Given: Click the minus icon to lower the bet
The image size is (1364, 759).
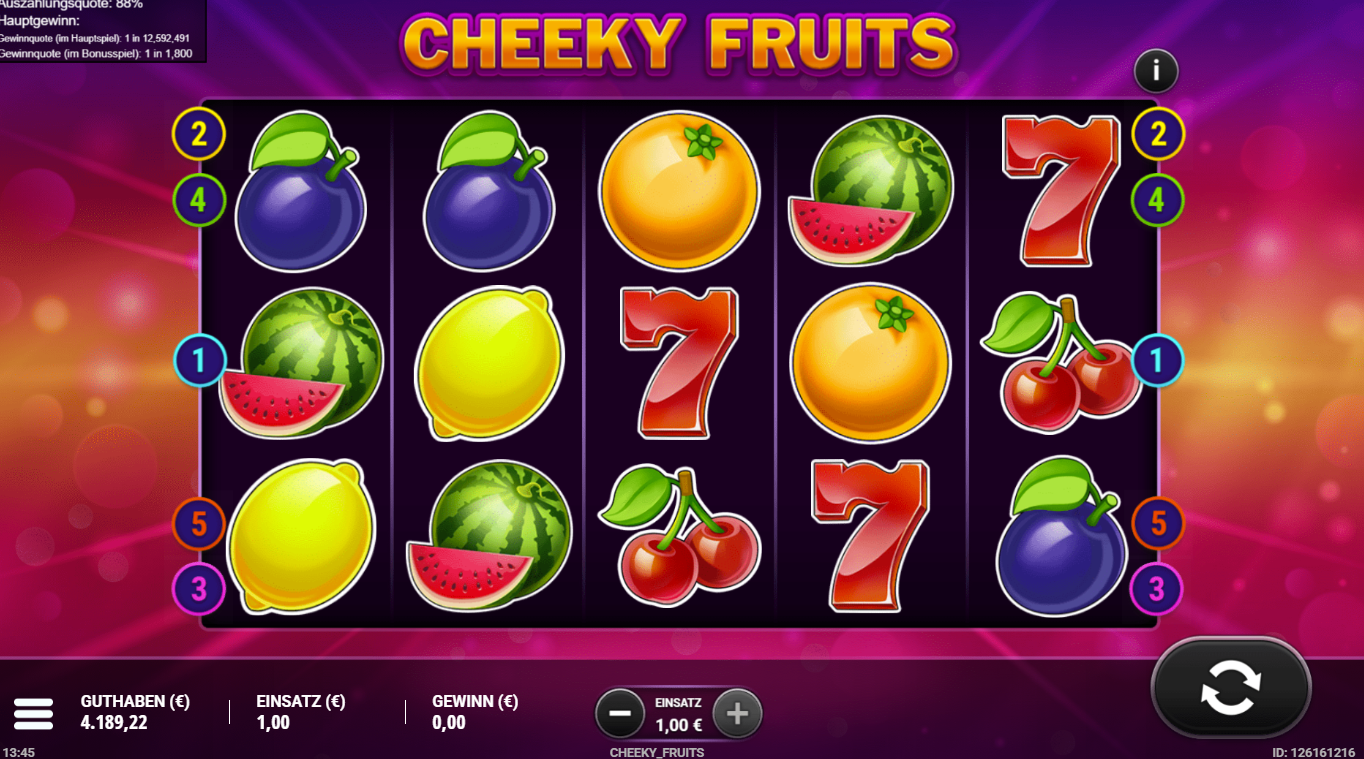Looking at the screenshot, I should 620,713.
